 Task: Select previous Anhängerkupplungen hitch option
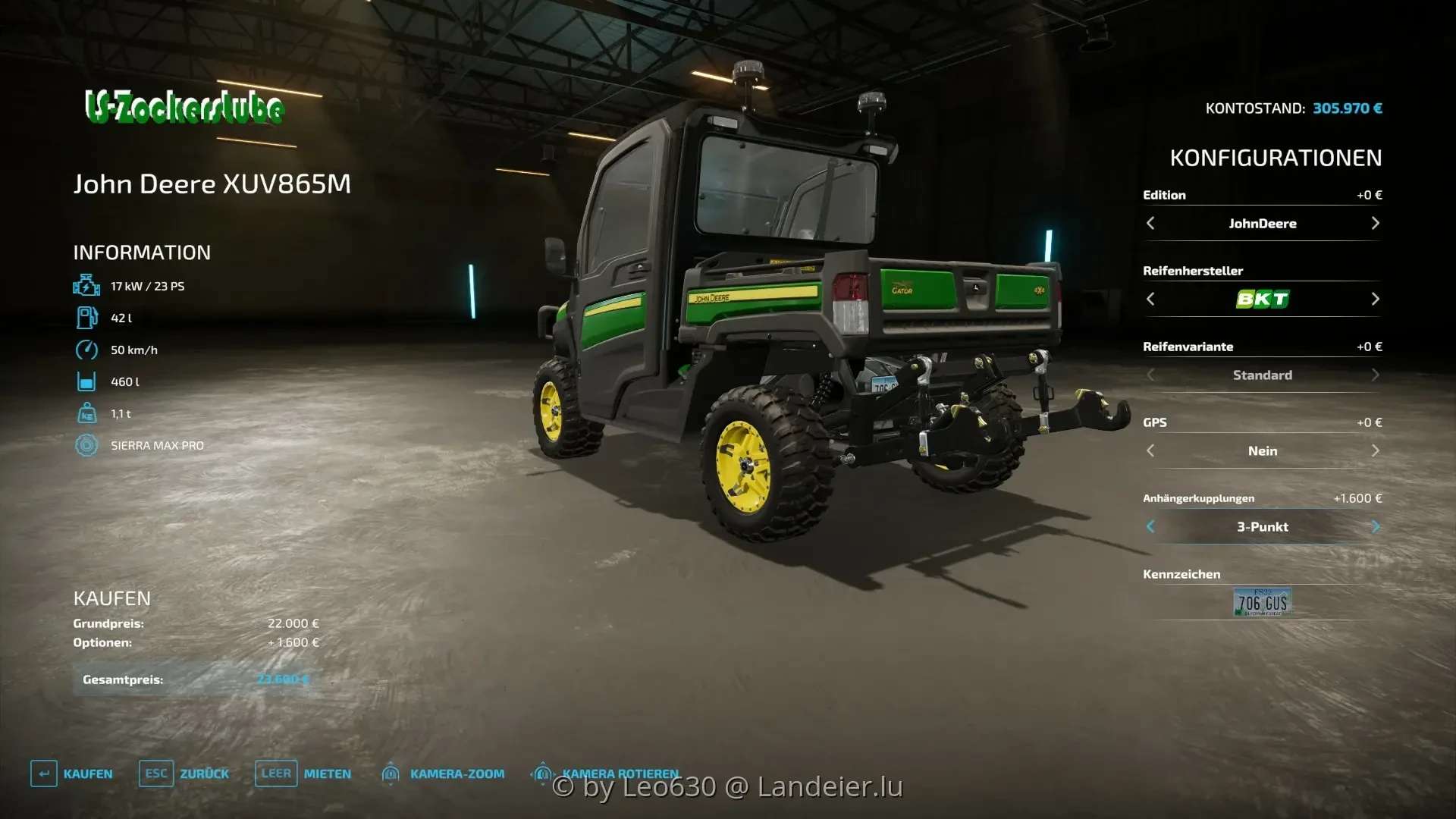coord(1150,526)
